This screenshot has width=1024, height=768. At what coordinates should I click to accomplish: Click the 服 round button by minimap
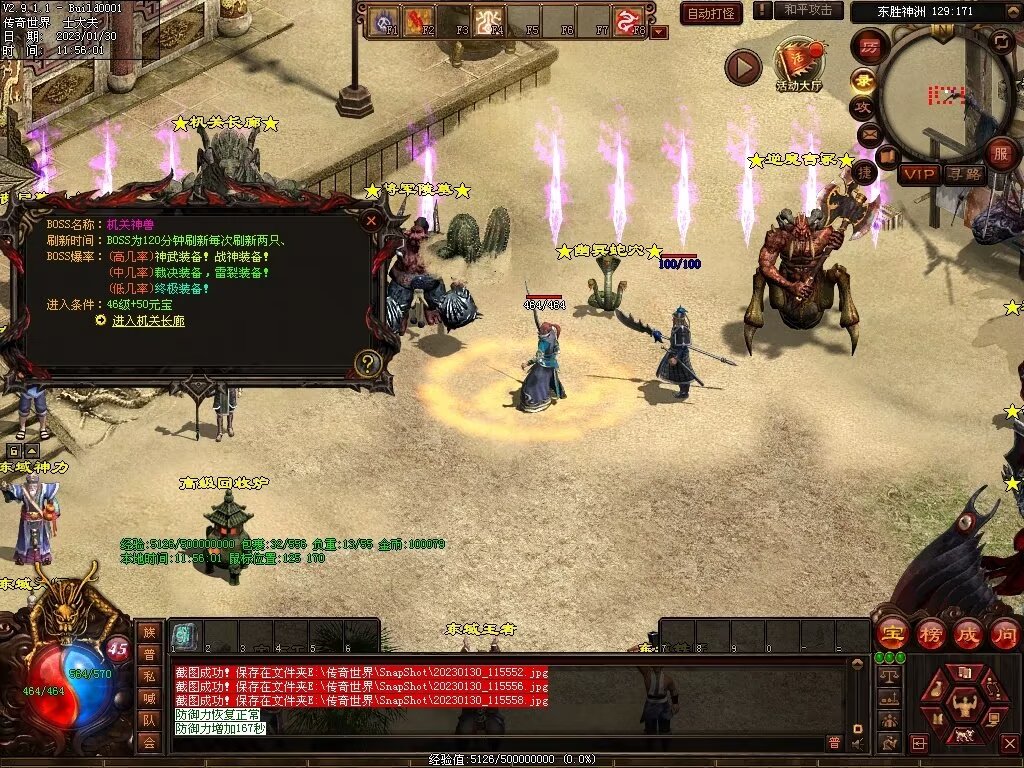point(1001,153)
